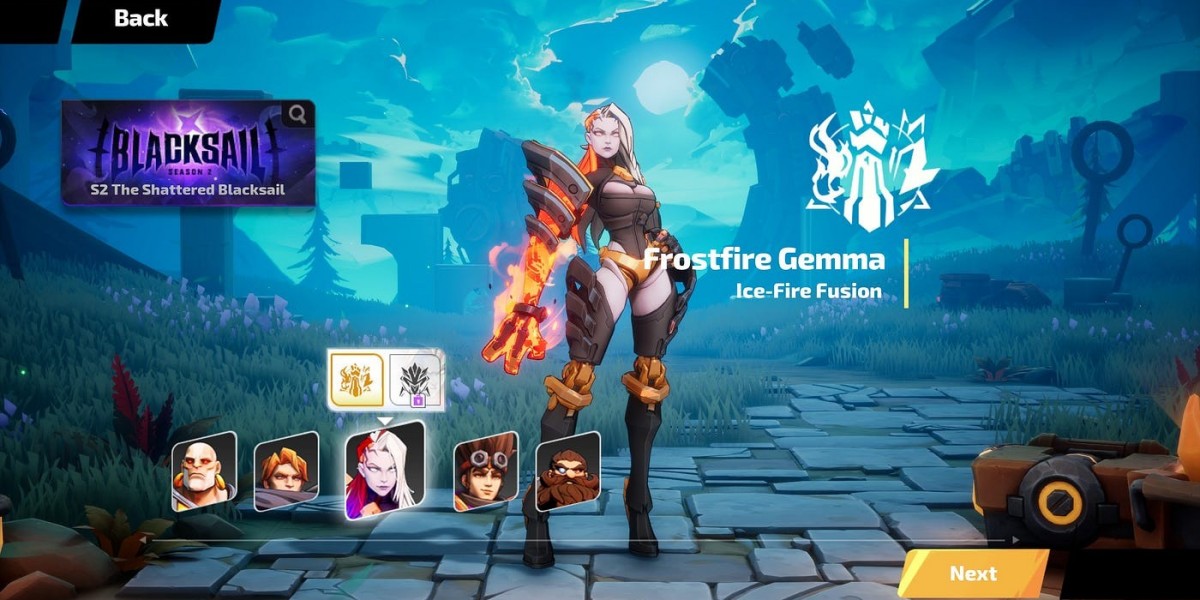Proceed with the yellow Next button
Image resolution: width=1200 pixels, height=600 pixels.
pyautogui.click(x=972, y=573)
